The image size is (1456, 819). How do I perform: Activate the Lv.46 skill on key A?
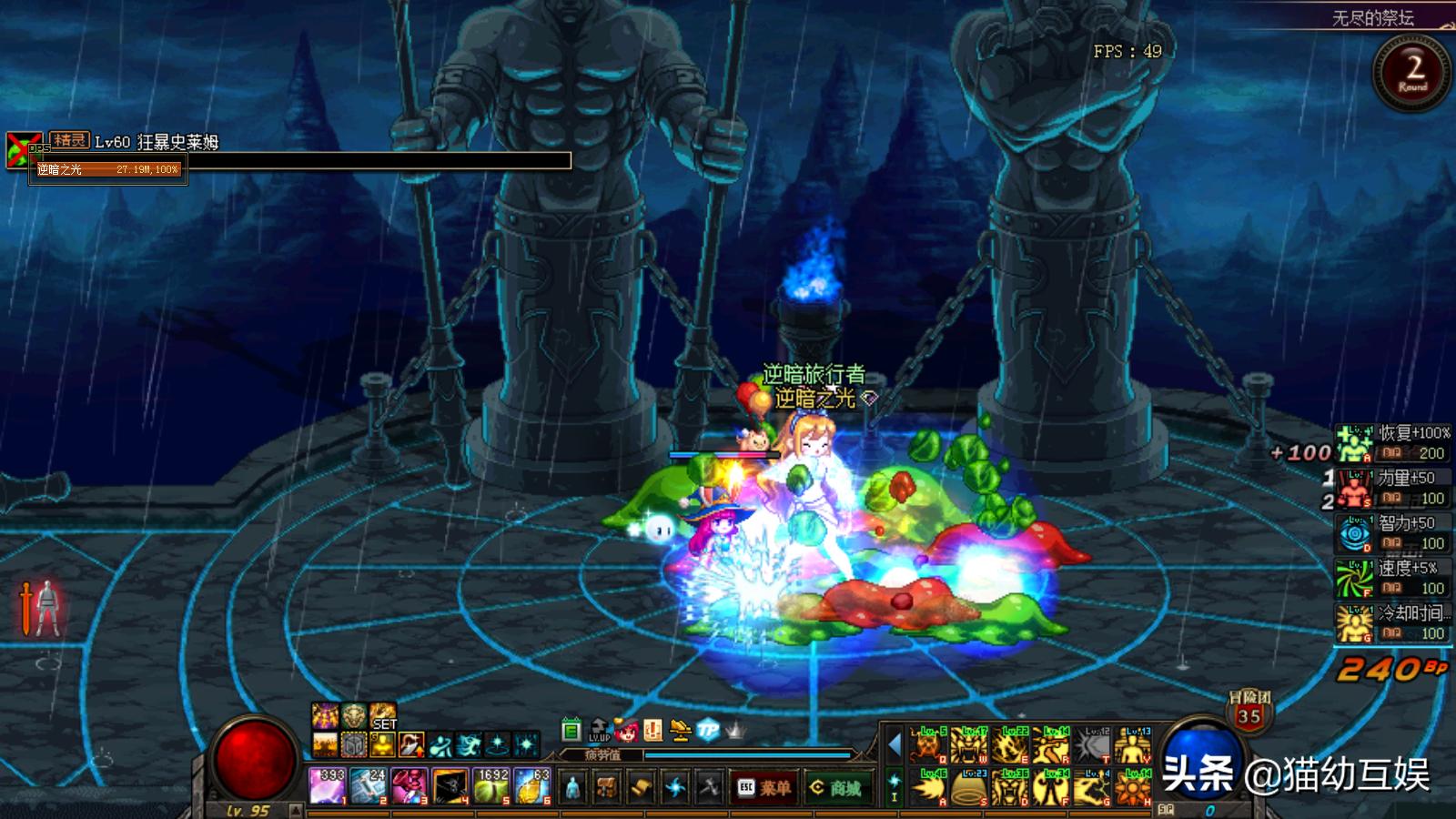(927, 787)
